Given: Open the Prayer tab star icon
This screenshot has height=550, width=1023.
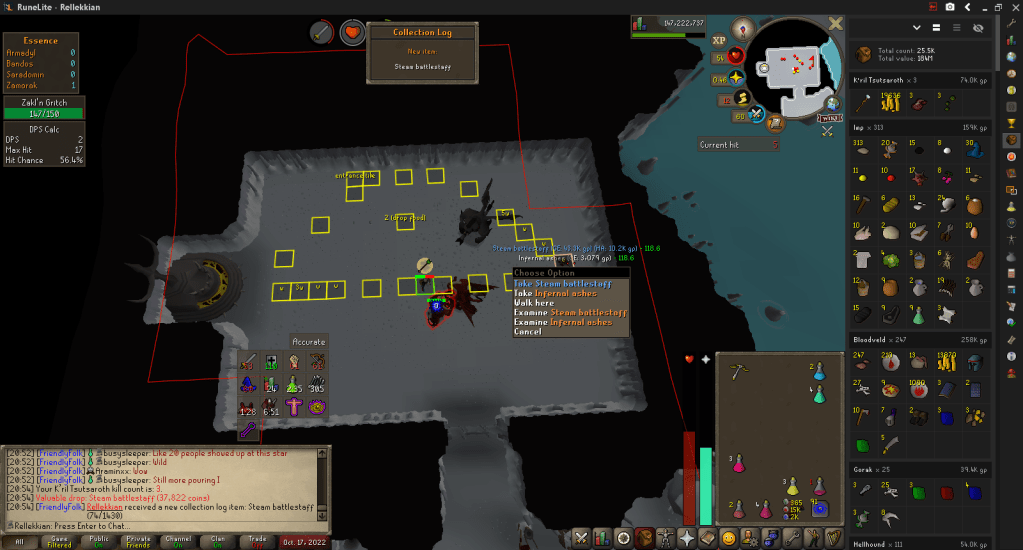Looking at the screenshot, I should coord(686,537).
